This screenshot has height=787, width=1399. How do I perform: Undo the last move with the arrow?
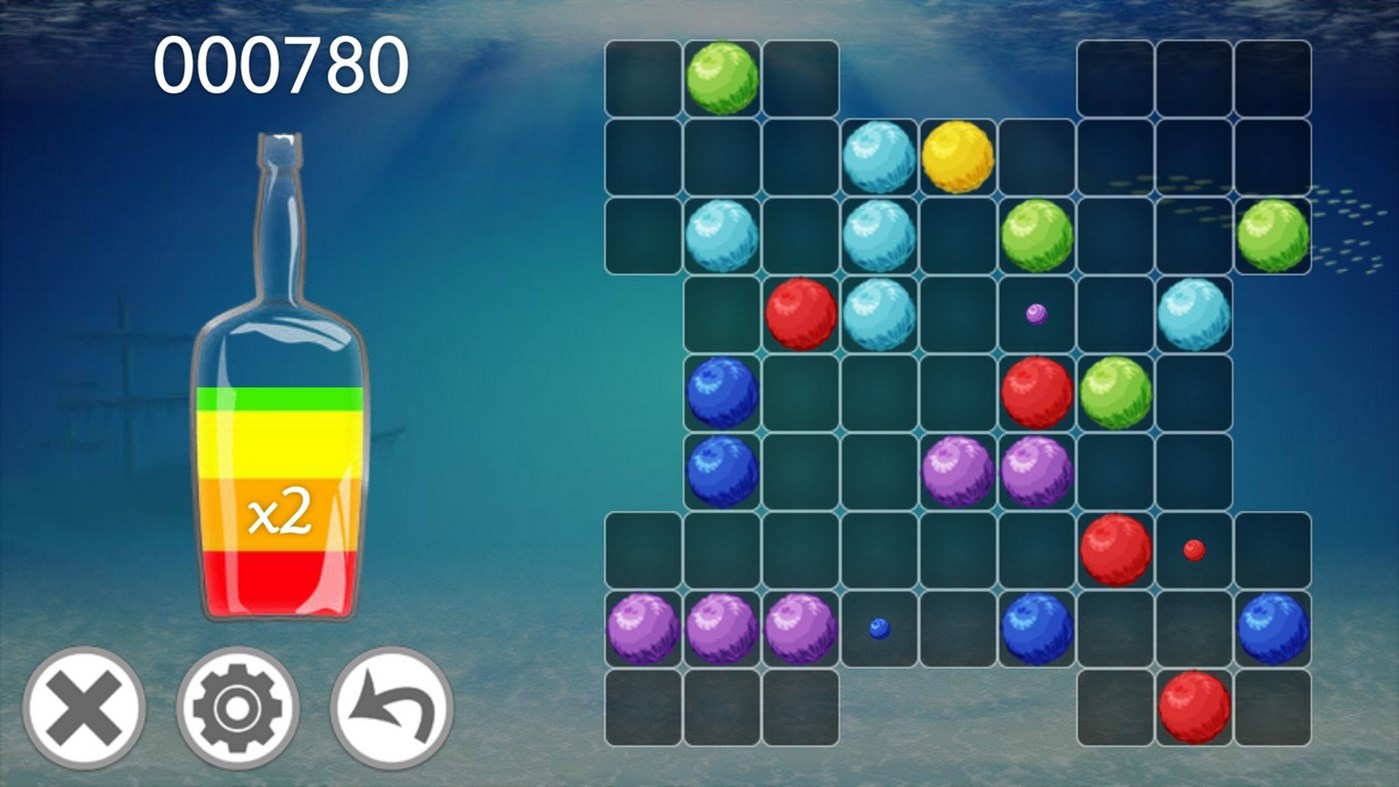point(389,706)
